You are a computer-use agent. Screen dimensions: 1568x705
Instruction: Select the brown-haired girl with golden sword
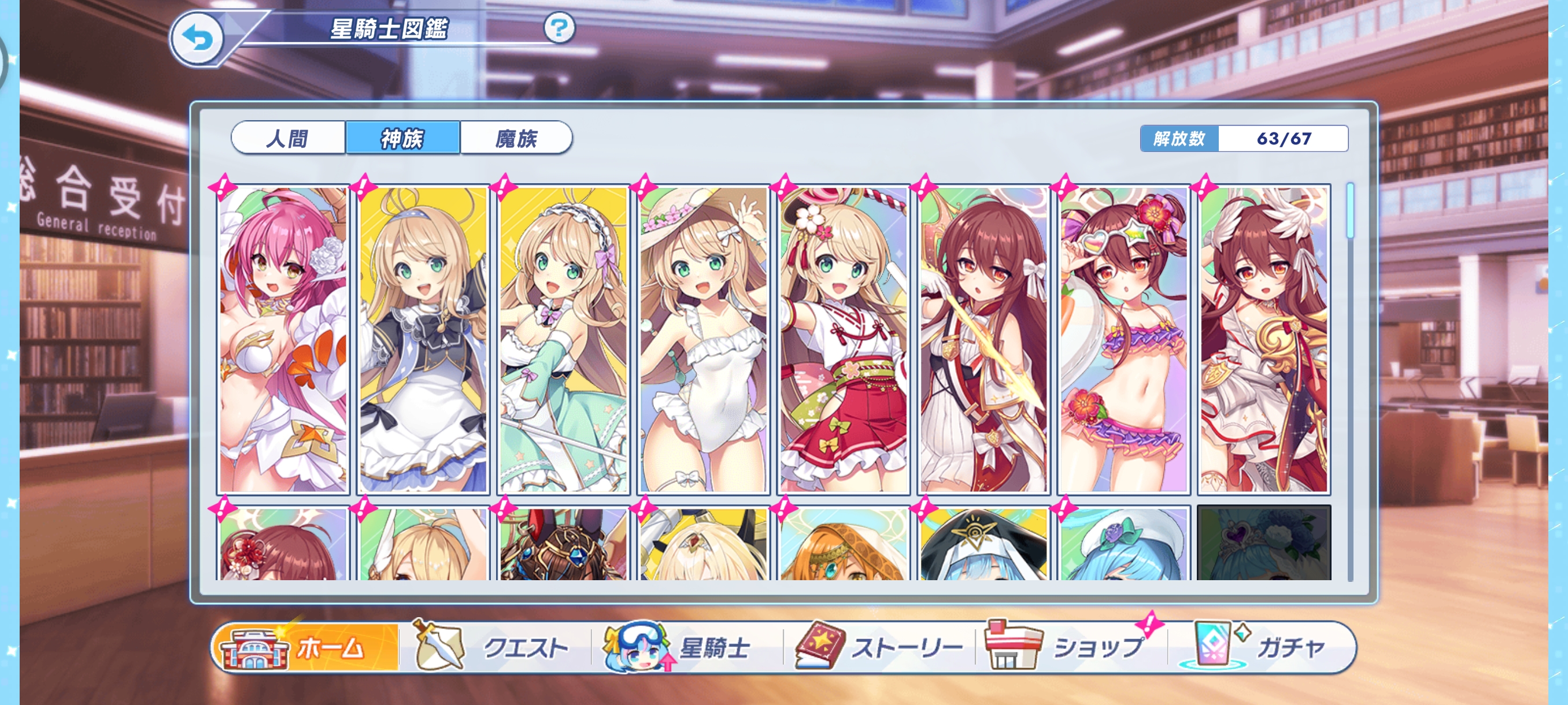pyautogui.click(x=983, y=339)
